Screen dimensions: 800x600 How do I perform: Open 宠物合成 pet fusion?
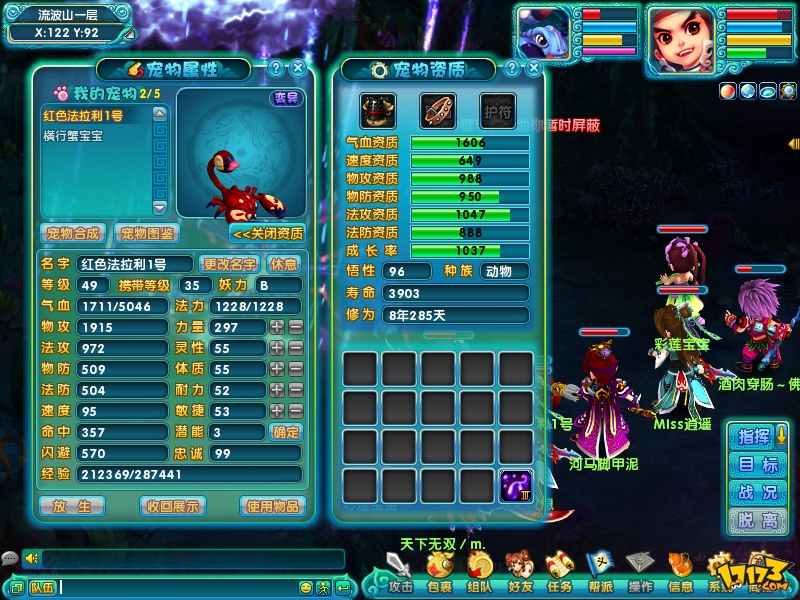click(x=73, y=233)
